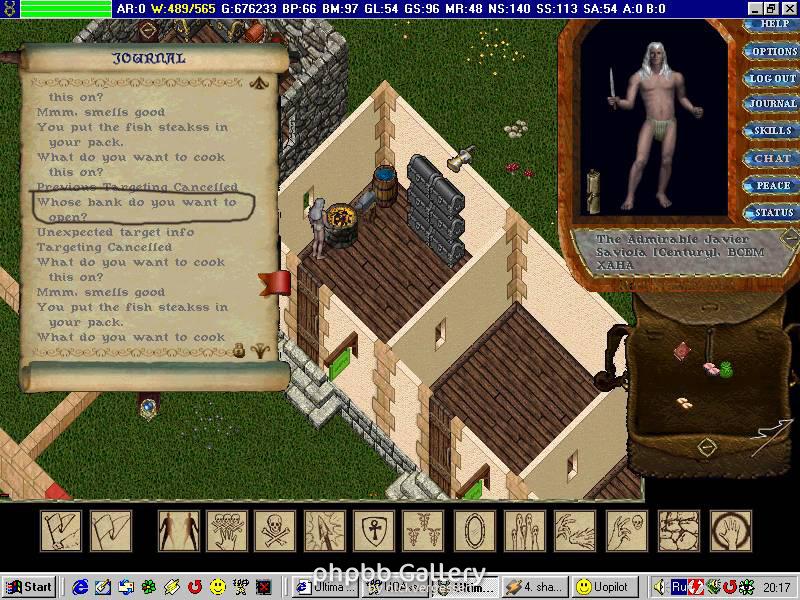Toggle Peace mode on the paperdoll
This screenshot has width=800, height=600.
[x=773, y=185]
